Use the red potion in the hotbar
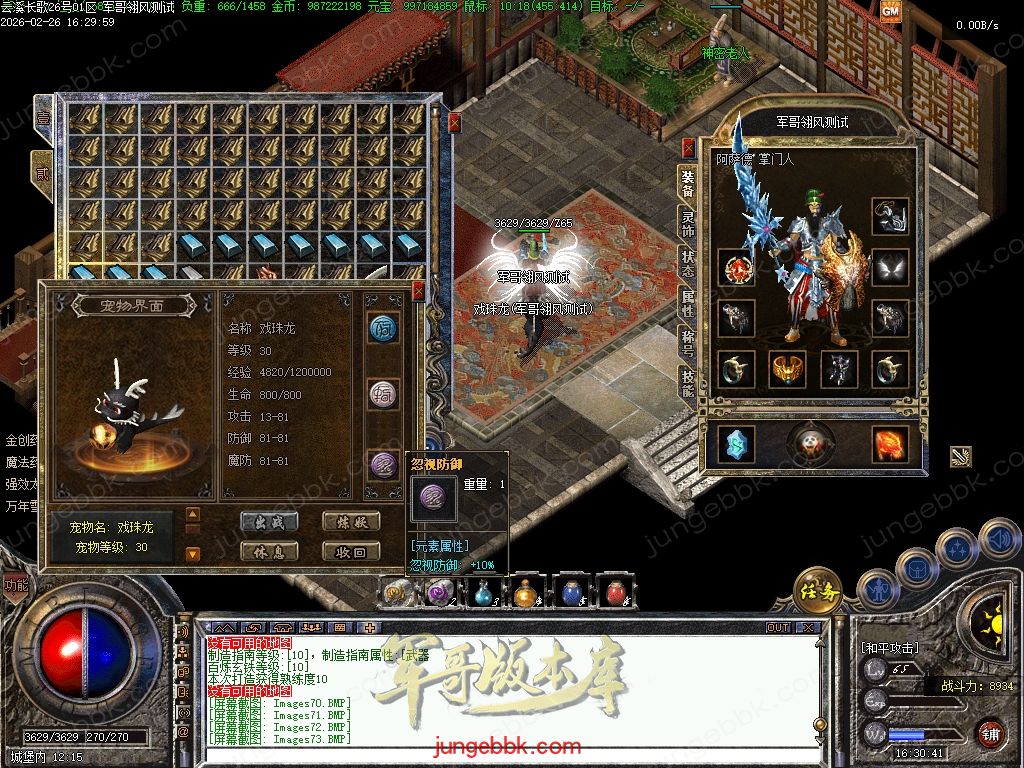Image resolution: width=1024 pixels, height=768 pixels. (614, 592)
